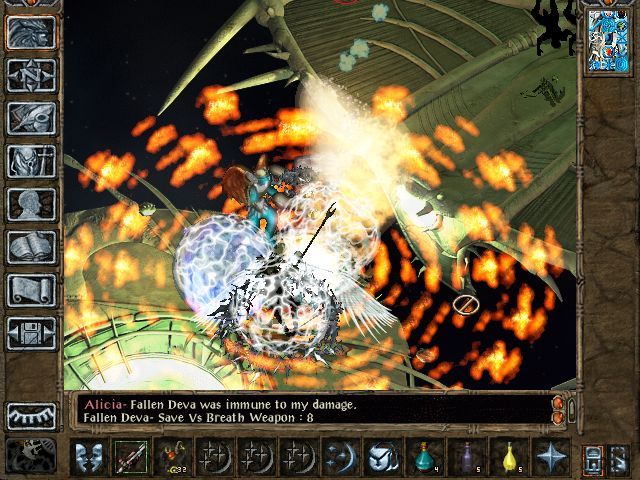Viewport: 640px width, 480px height.
Task: Choose the ammo slot showing 32
Action: point(173,458)
